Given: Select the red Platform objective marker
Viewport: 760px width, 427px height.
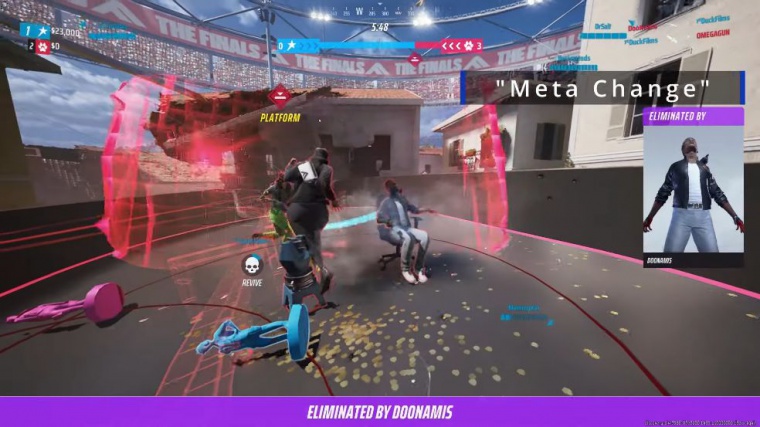Looking at the screenshot, I should coord(280,97).
